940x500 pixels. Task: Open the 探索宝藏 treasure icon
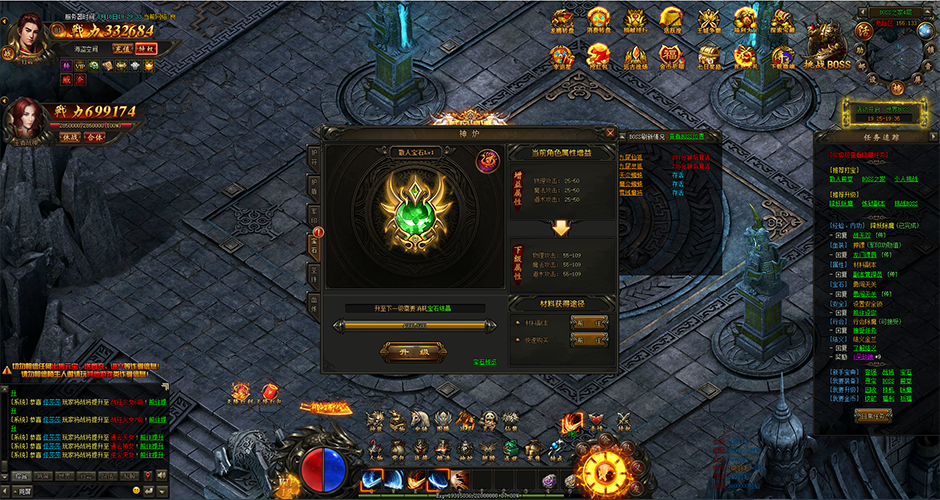point(782,21)
